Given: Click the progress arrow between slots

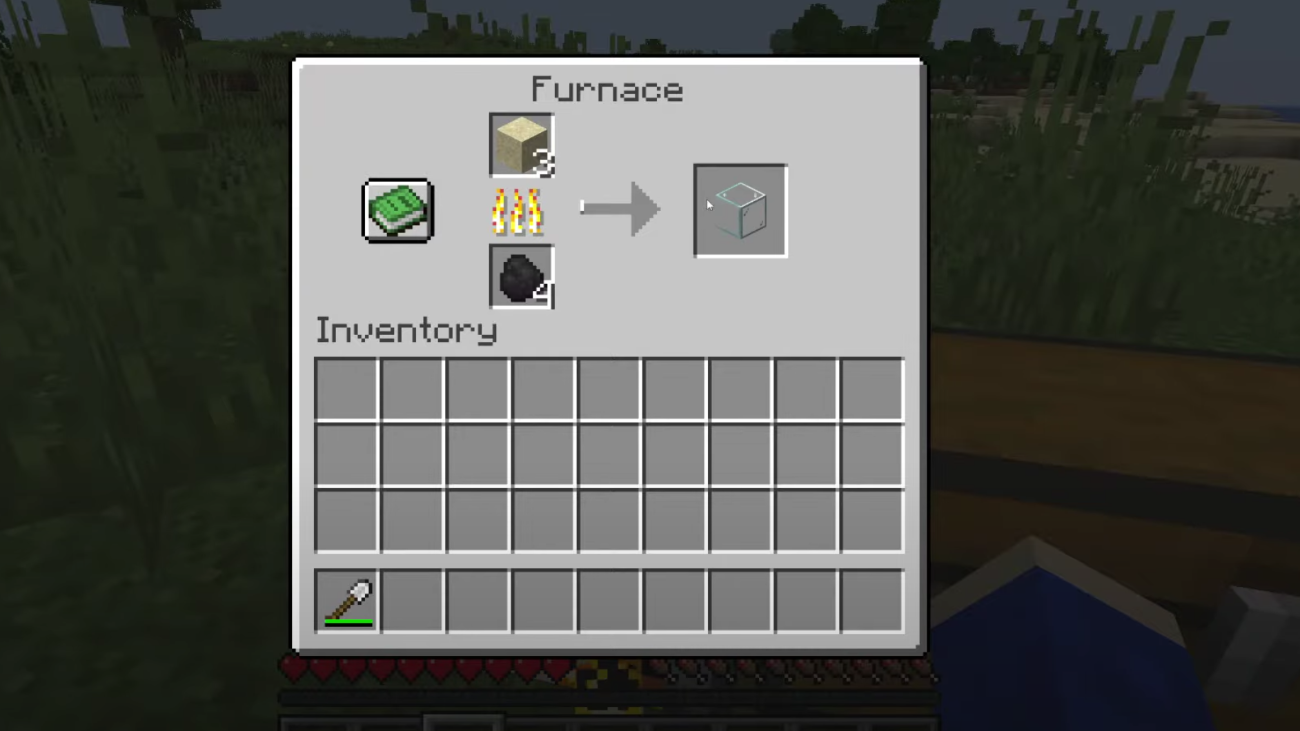Looking at the screenshot, I should click(620, 208).
